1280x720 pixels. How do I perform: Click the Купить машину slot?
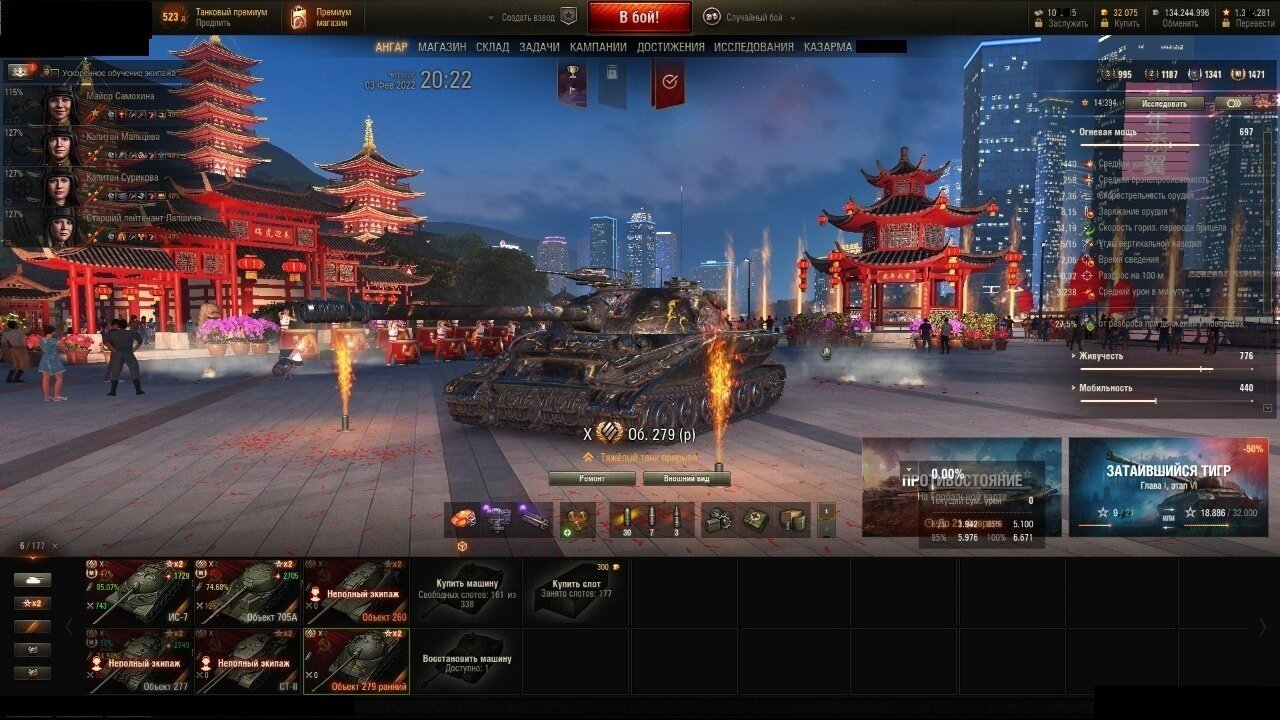coord(466,592)
